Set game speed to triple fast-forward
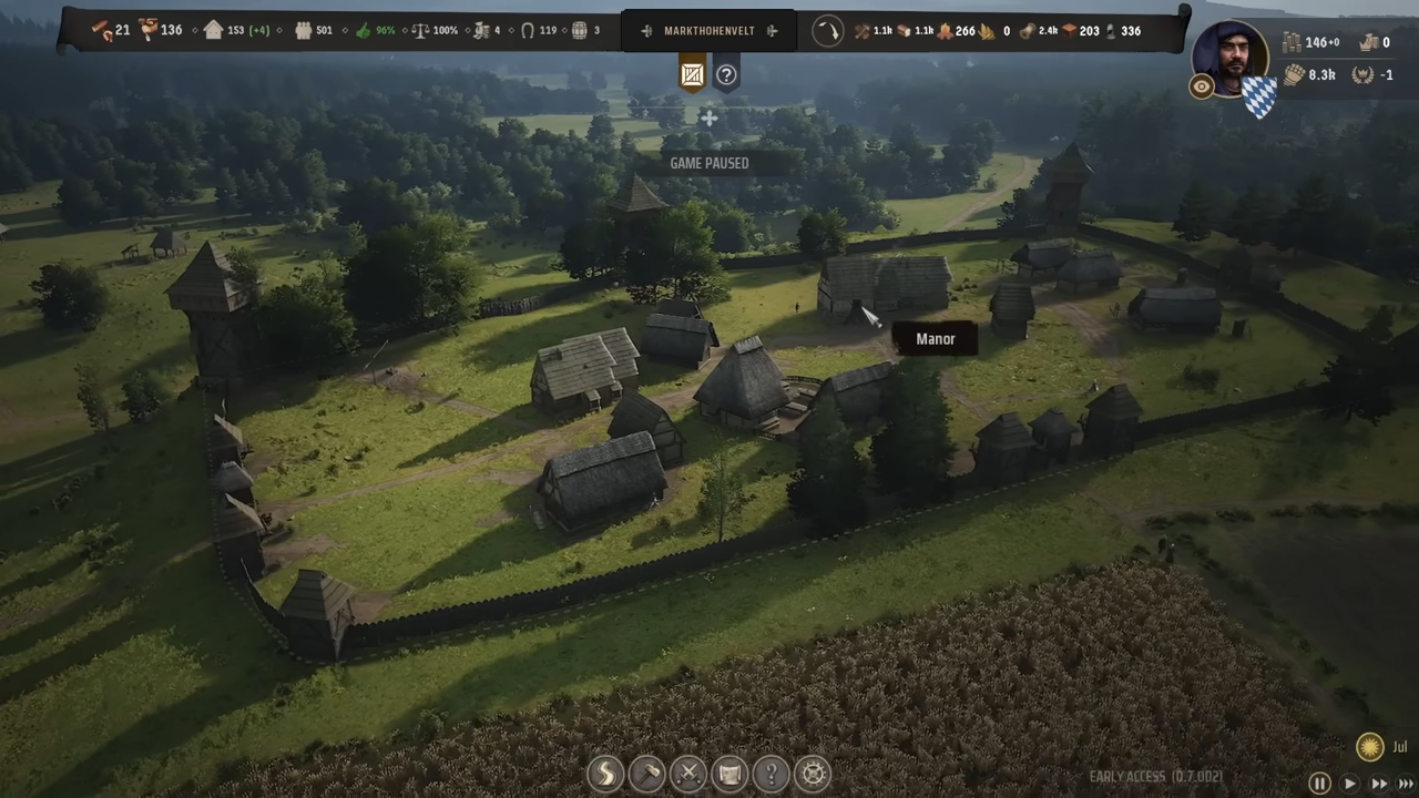The image size is (1419, 798). coord(1405,784)
